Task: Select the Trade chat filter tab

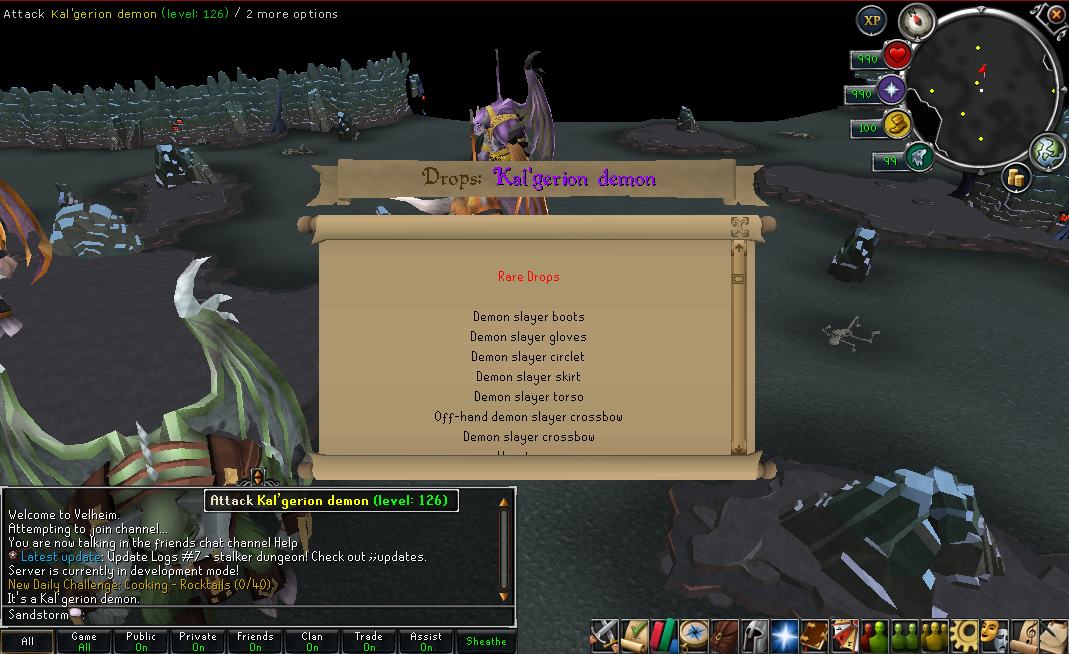Action: (369, 641)
